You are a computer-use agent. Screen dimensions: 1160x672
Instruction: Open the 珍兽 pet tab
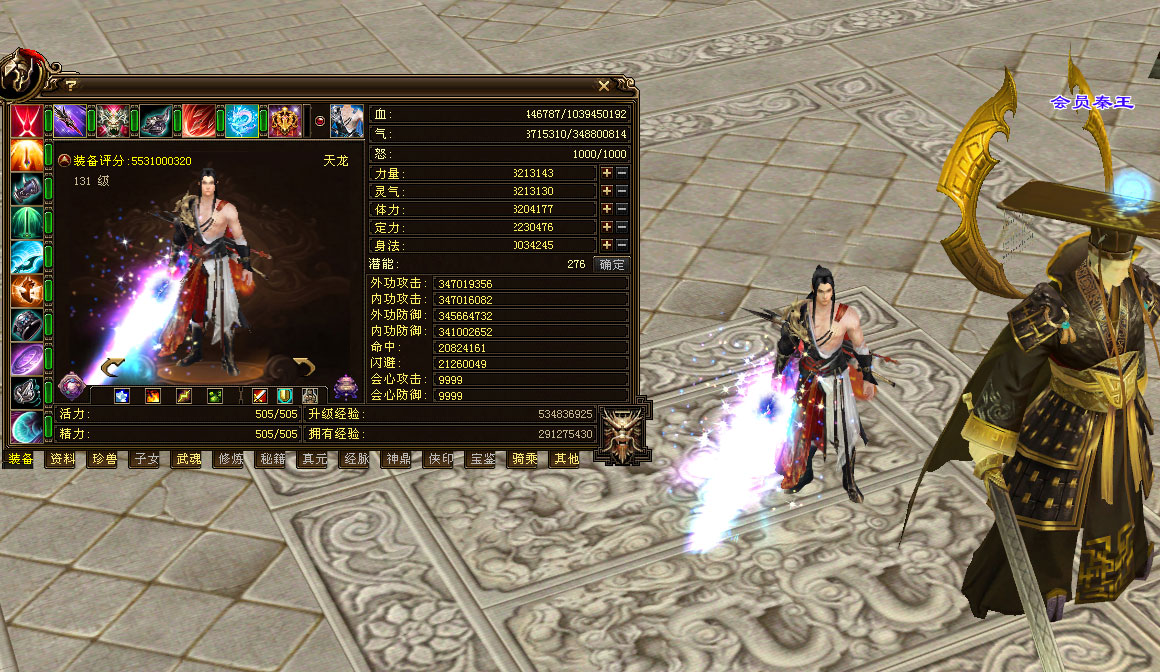pyautogui.click(x=105, y=460)
